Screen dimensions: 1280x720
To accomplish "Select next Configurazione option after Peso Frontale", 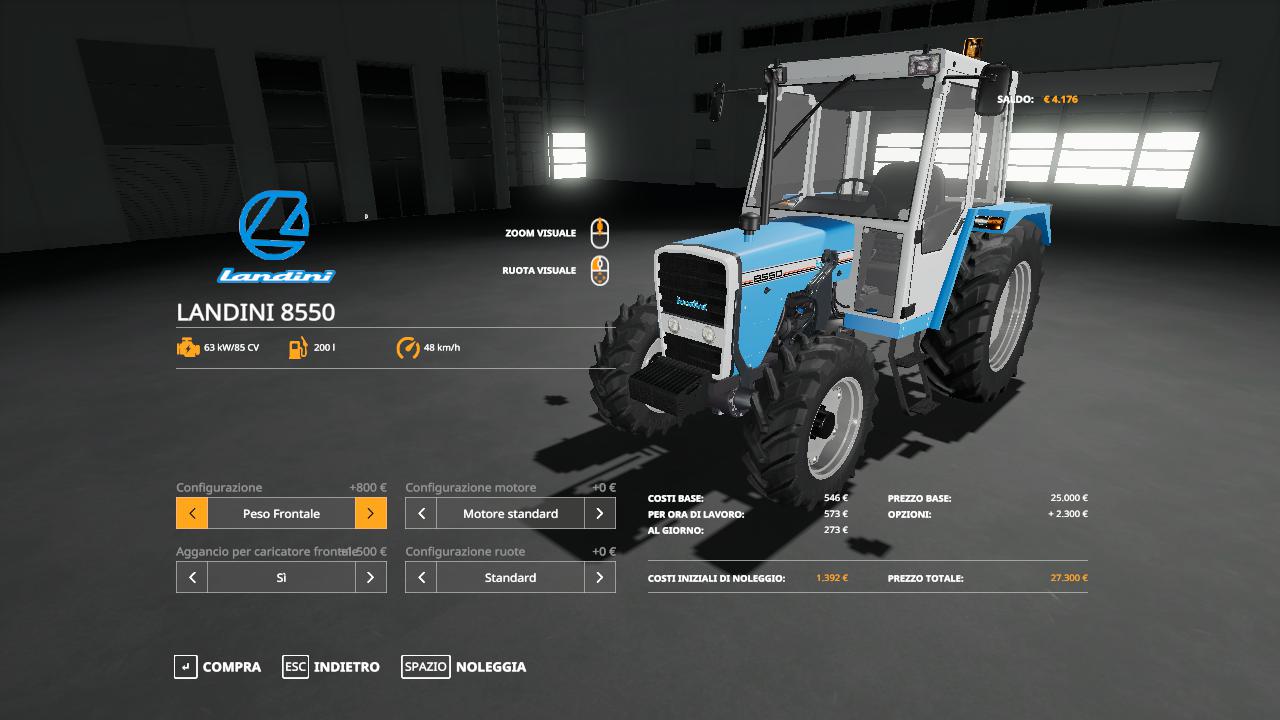I will click(x=370, y=514).
